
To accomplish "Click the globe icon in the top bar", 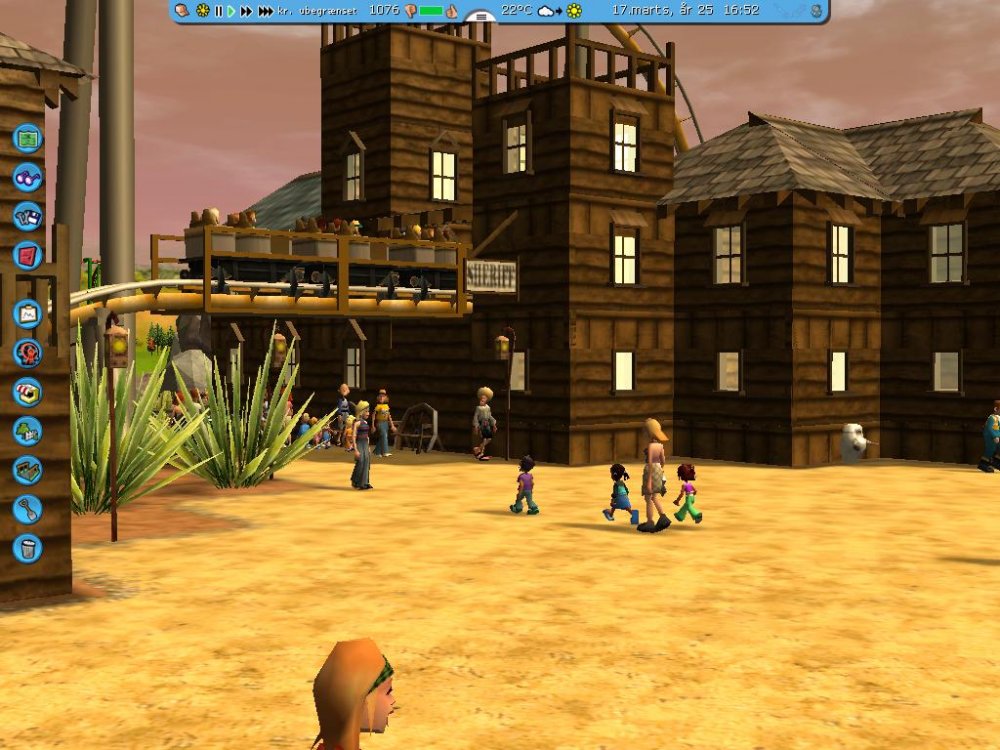I will point(817,11).
